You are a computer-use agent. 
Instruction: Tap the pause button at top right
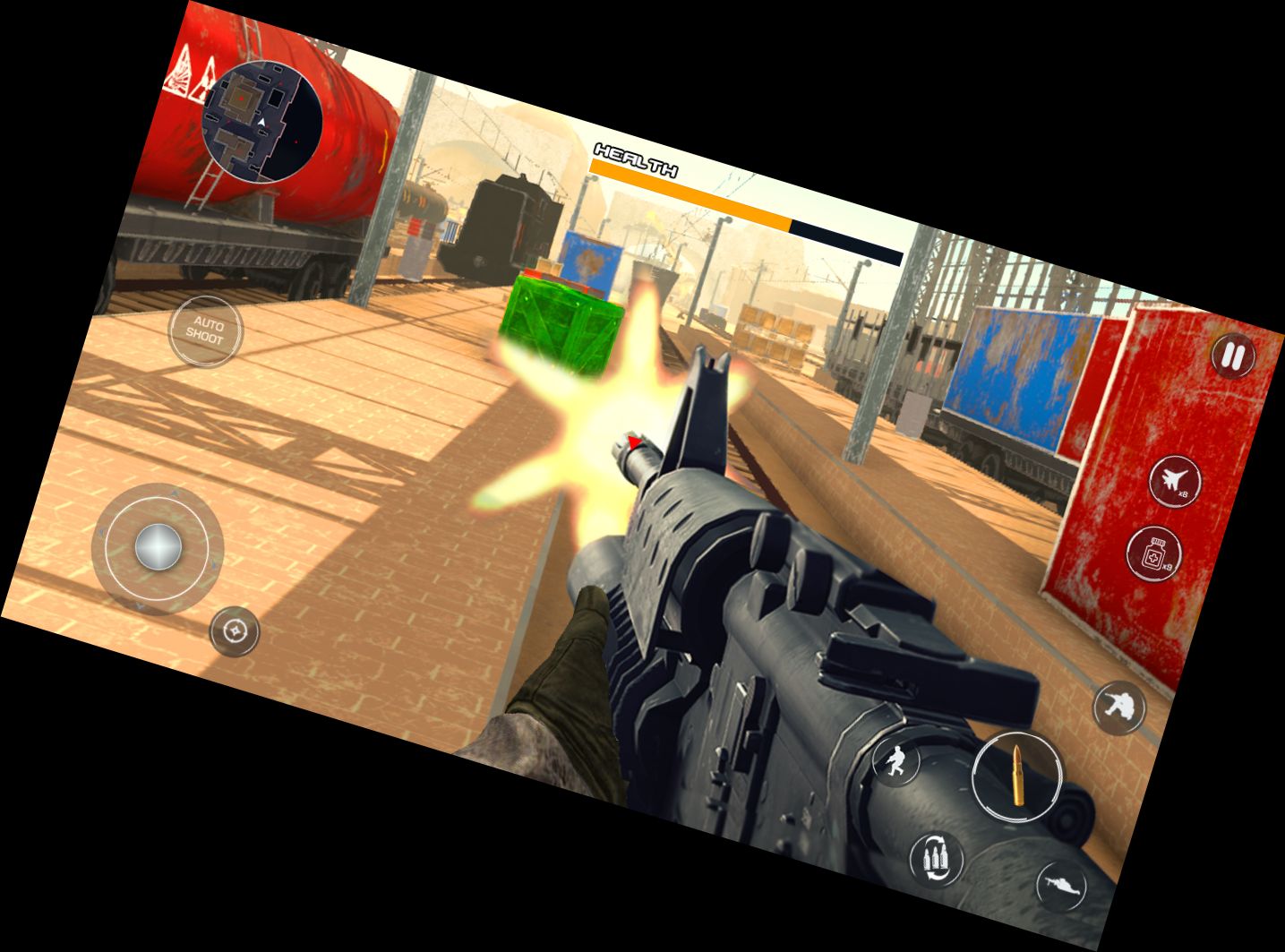[1232, 356]
